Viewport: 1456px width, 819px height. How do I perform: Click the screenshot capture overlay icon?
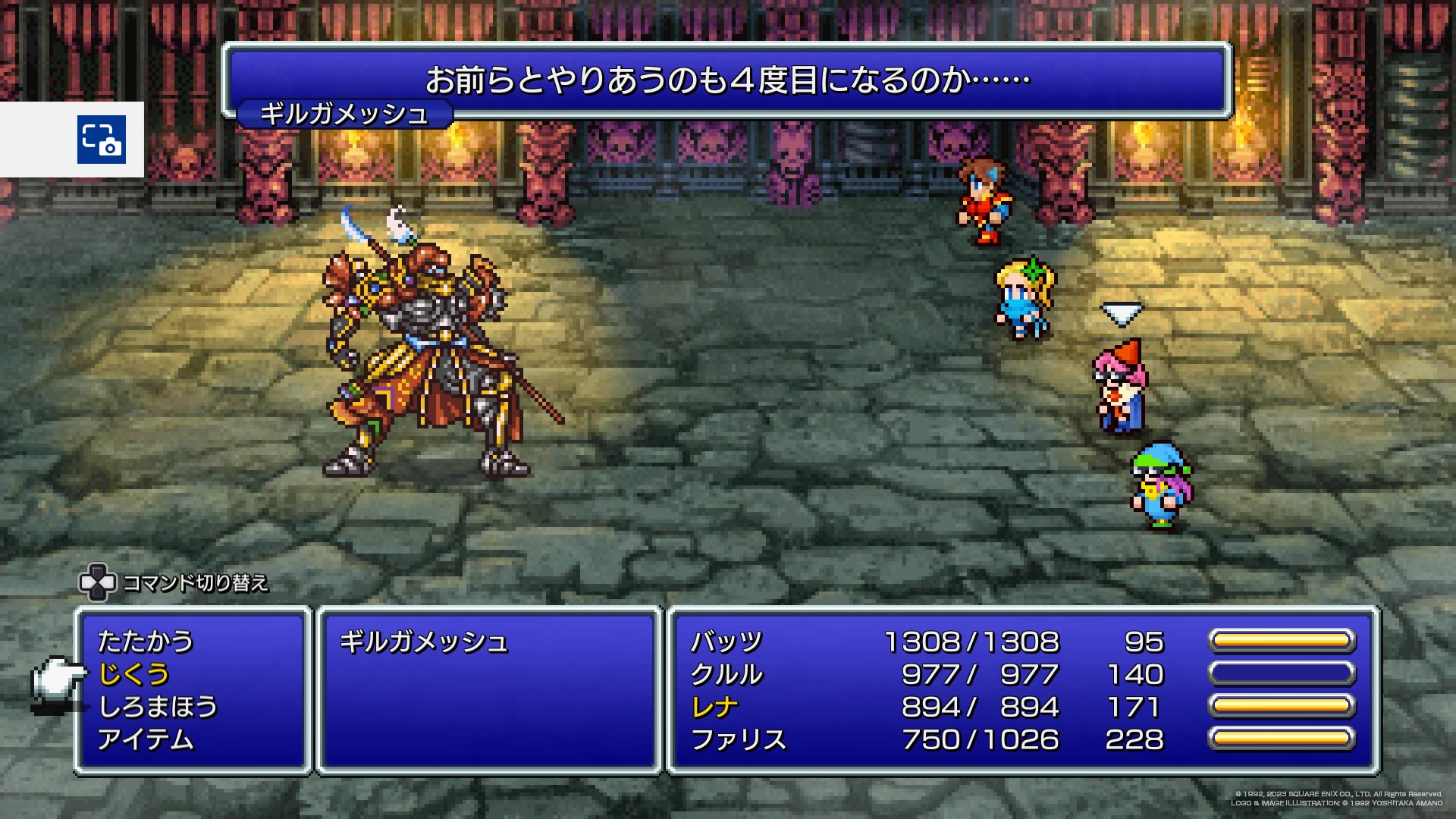(x=101, y=140)
